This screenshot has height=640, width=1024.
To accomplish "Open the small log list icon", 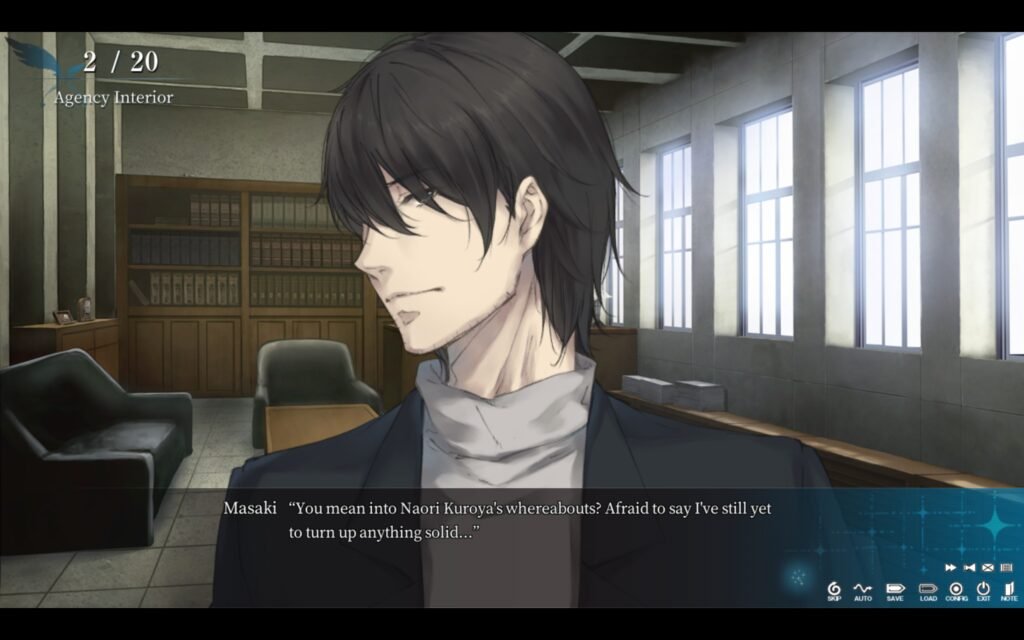I will (1006, 567).
